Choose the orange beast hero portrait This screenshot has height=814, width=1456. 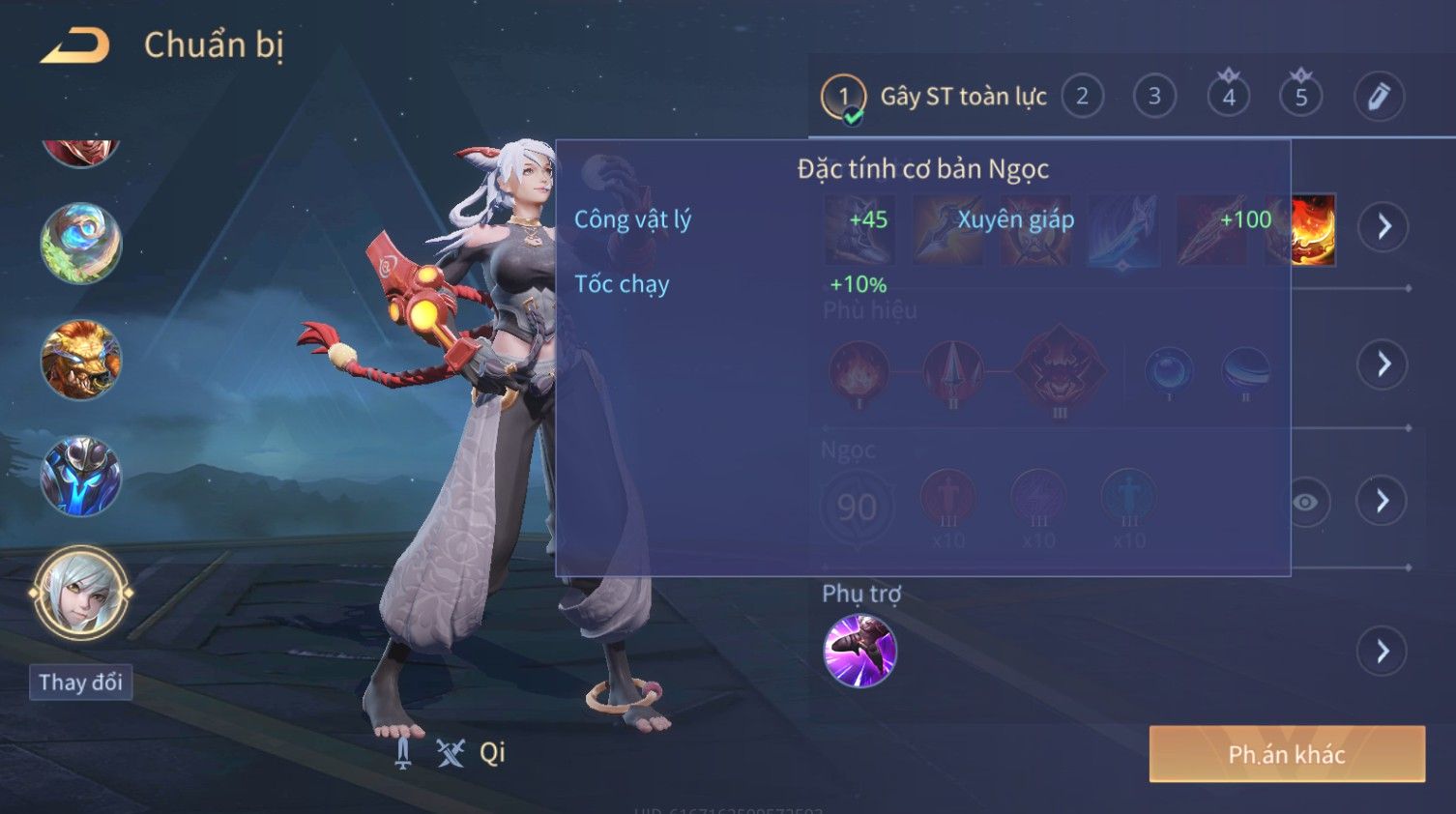tap(80, 360)
